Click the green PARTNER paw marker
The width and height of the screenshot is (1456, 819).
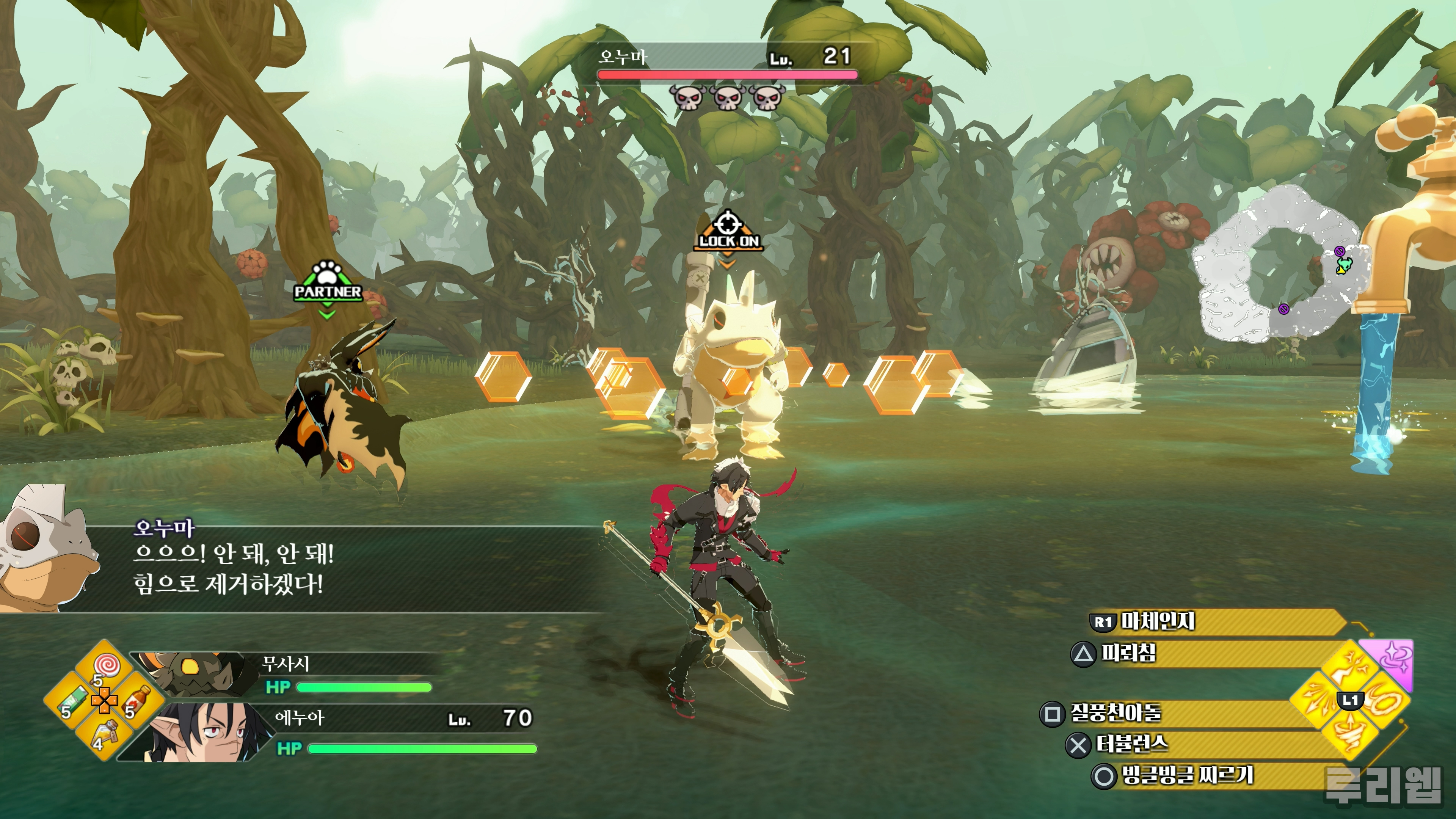coord(328,284)
